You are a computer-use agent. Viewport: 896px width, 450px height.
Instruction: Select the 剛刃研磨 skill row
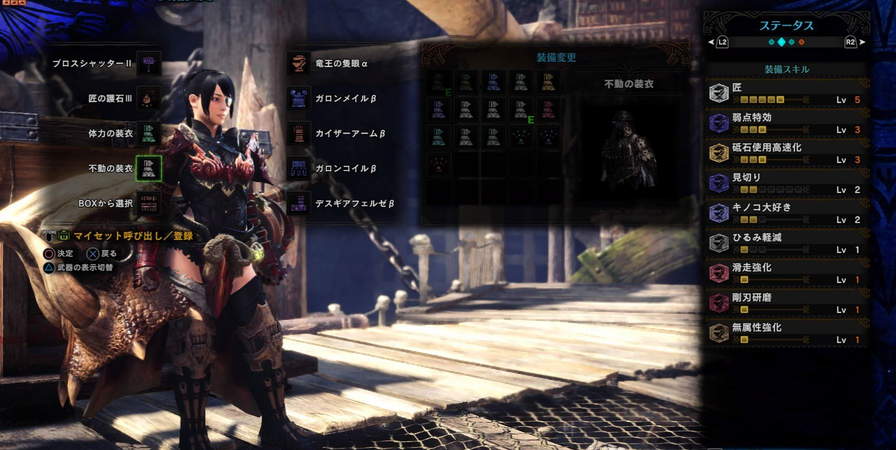[785, 303]
